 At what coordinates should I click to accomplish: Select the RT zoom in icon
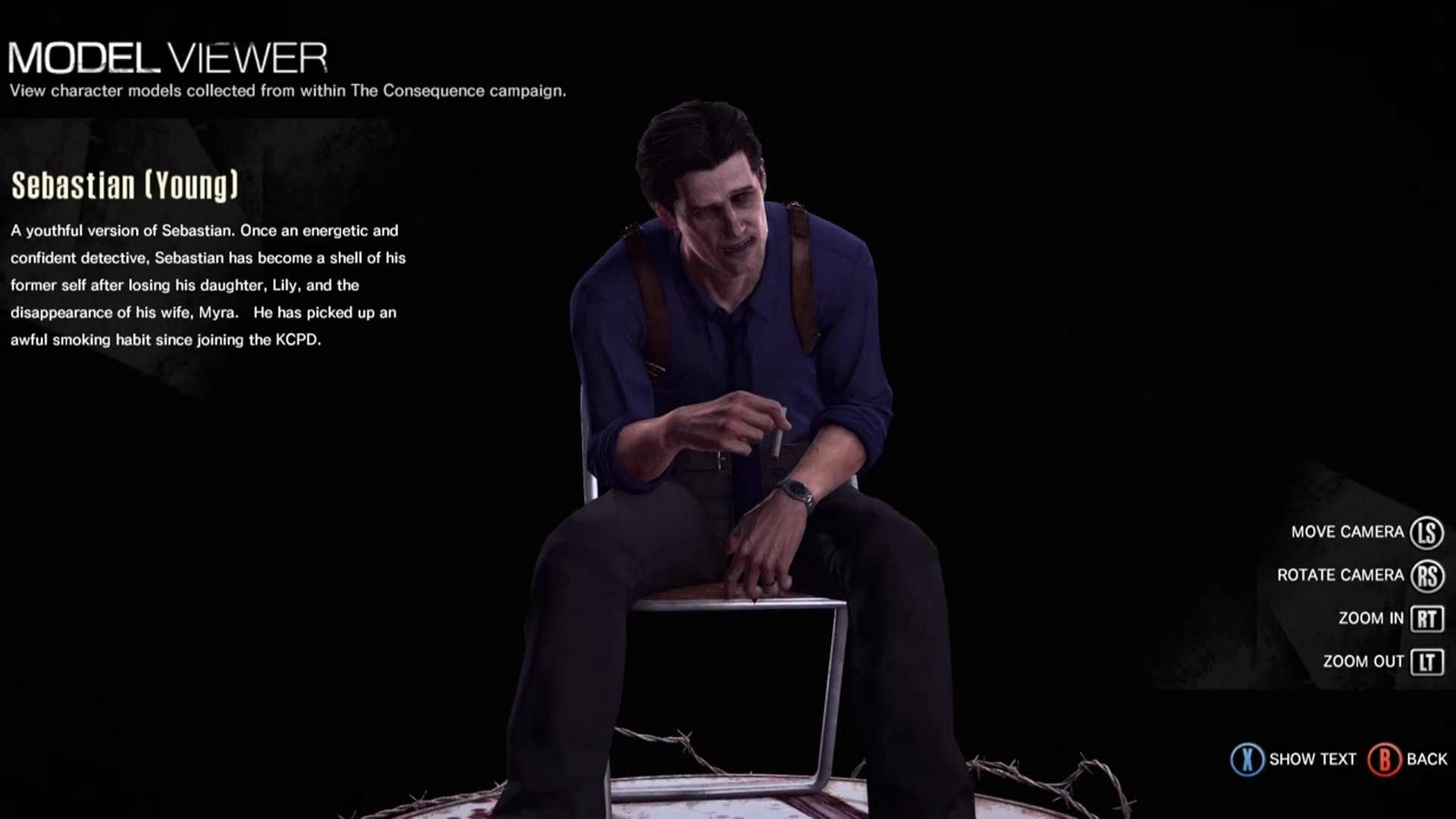(1425, 618)
